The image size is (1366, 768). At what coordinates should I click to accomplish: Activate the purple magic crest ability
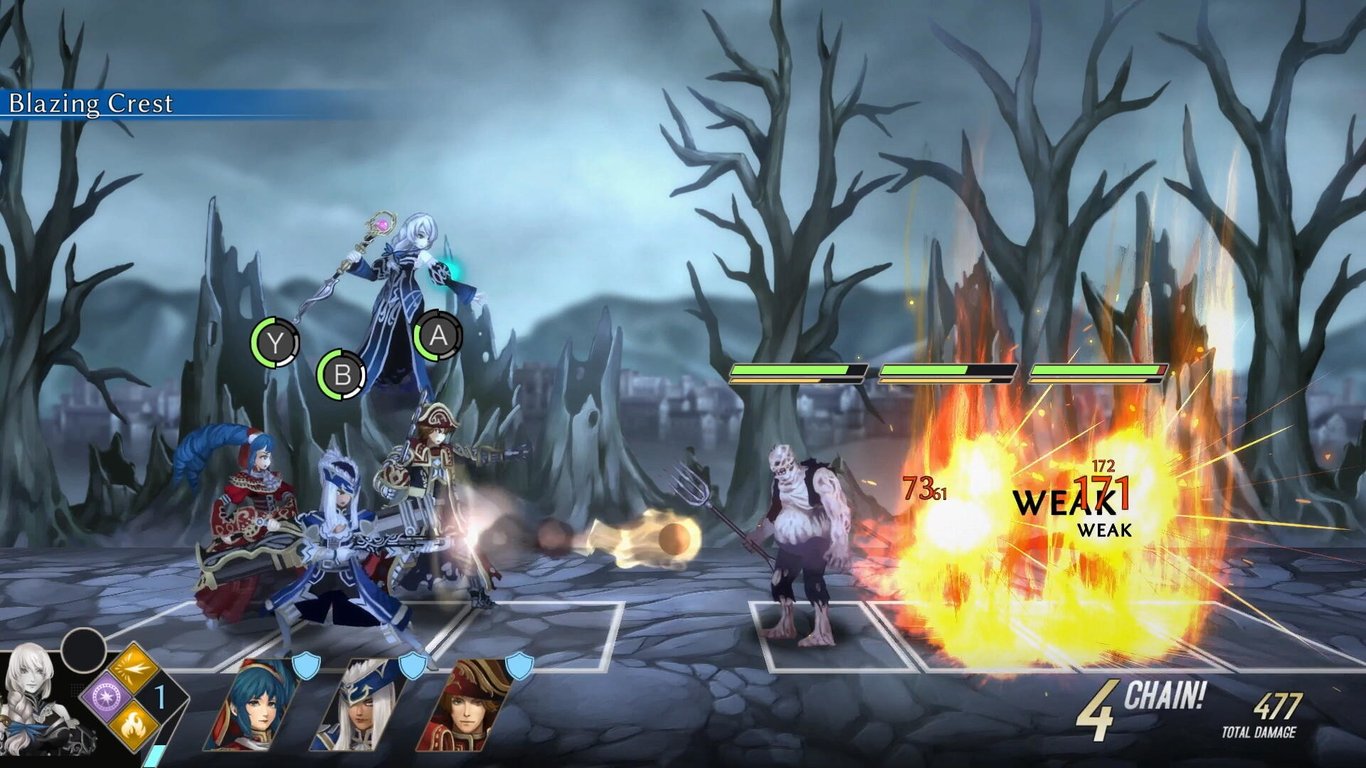coord(107,698)
